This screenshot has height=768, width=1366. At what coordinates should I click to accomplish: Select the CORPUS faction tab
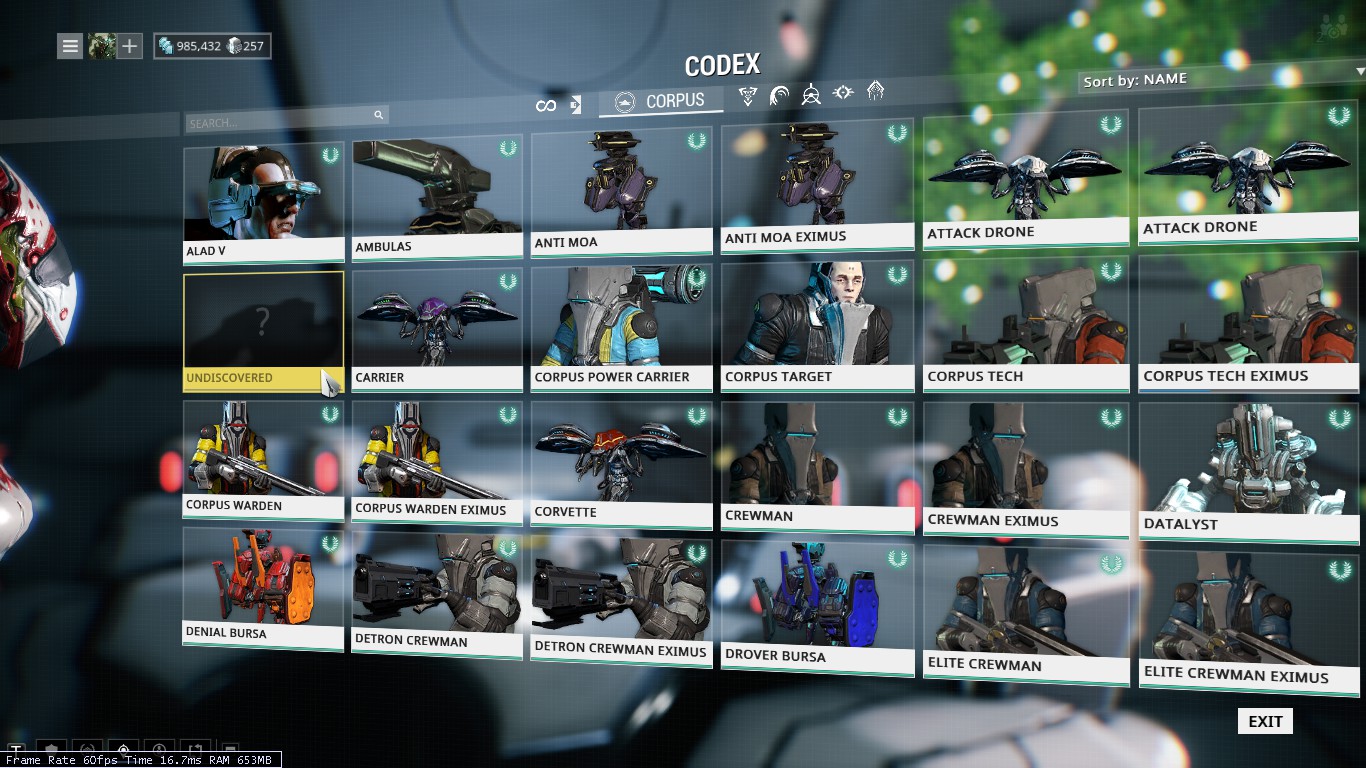click(x=661, y=101)
